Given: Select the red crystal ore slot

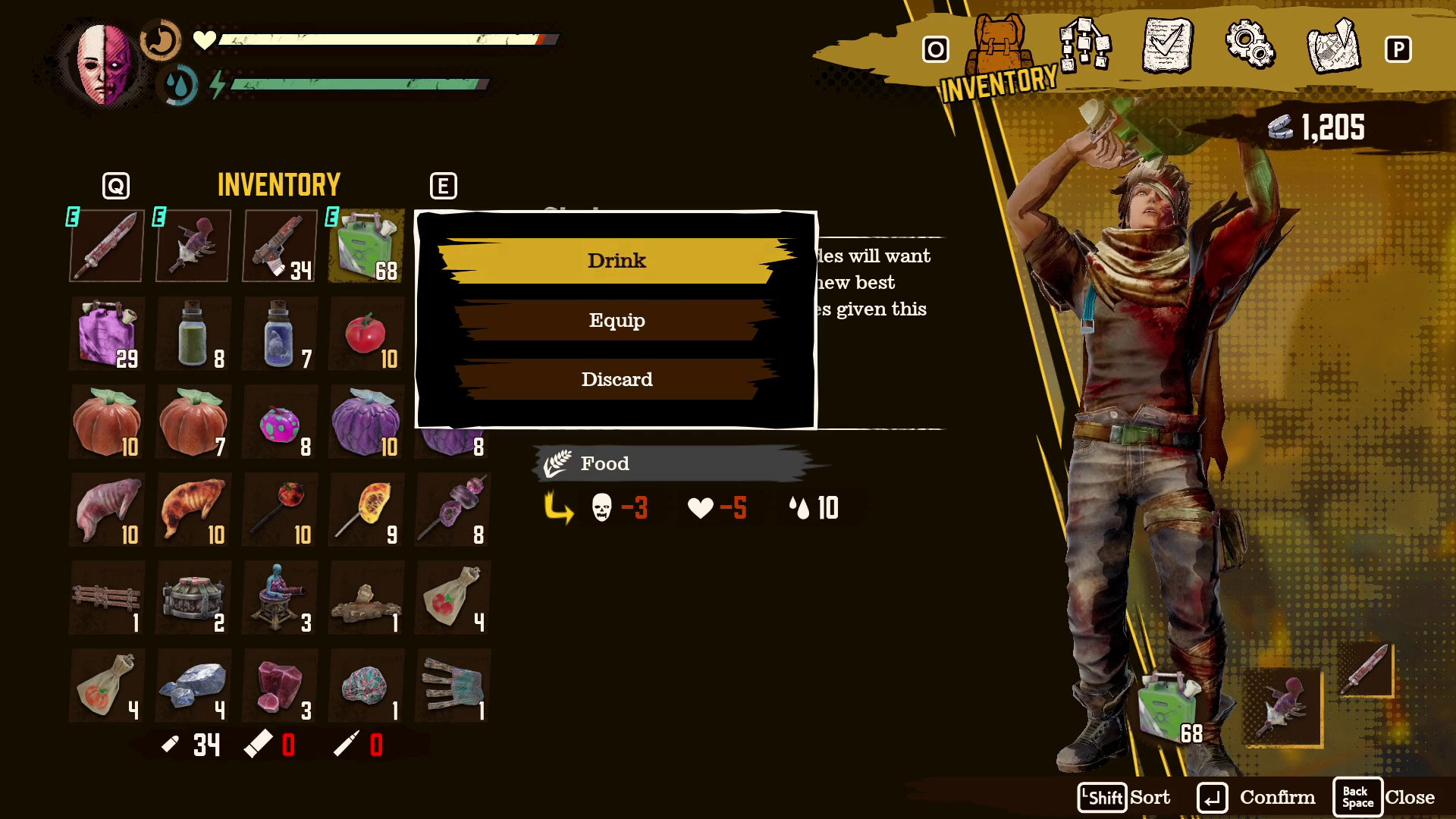Looking at the screenshot, I should pyautogui.click(x=280, y=686).
